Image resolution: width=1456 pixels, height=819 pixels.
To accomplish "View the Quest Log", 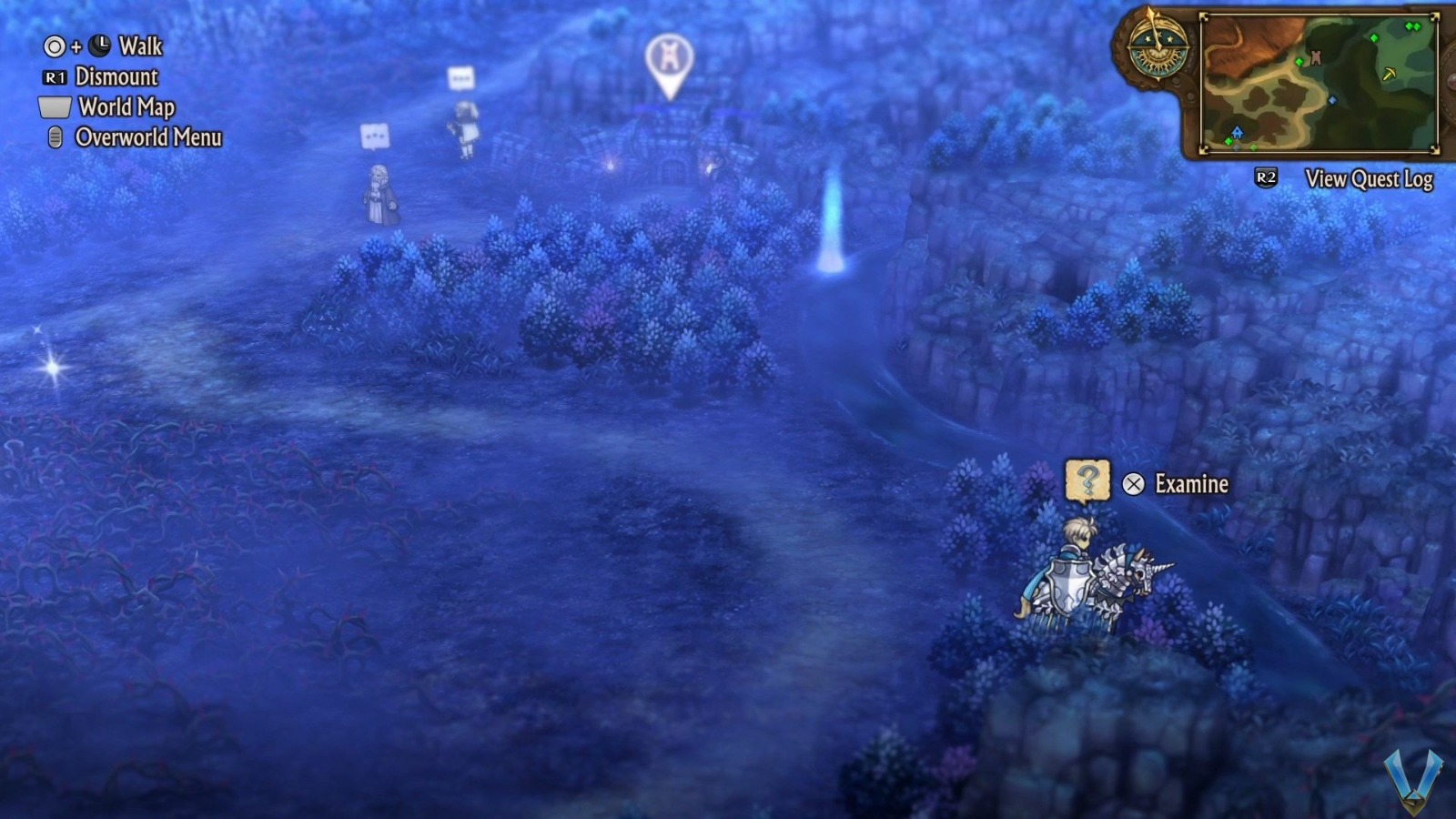I will pyautogui.click(x=1369, y=179).
